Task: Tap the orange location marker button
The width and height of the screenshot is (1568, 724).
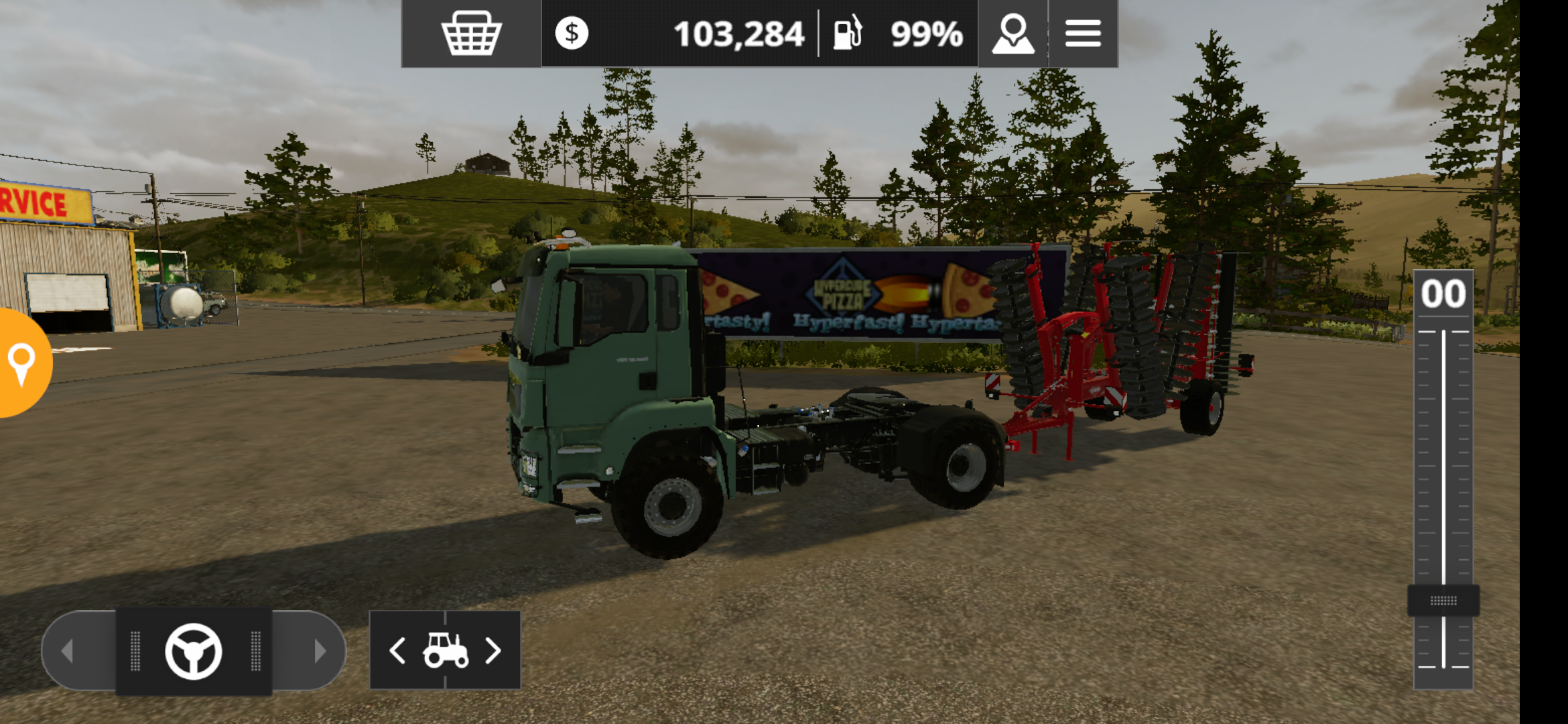Action: tap(22, 363)
